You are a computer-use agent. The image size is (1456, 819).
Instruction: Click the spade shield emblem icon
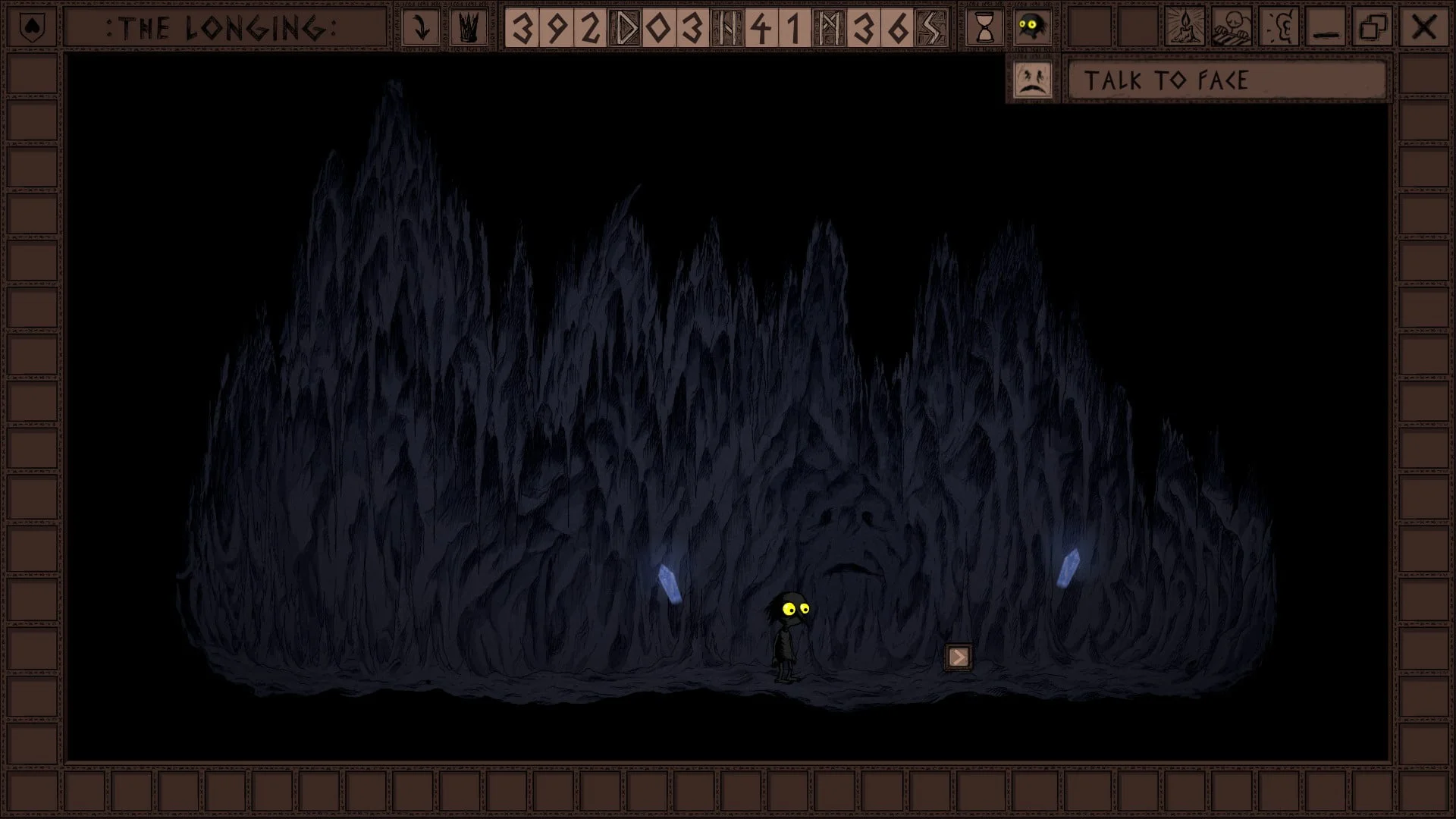coord(32,28)
